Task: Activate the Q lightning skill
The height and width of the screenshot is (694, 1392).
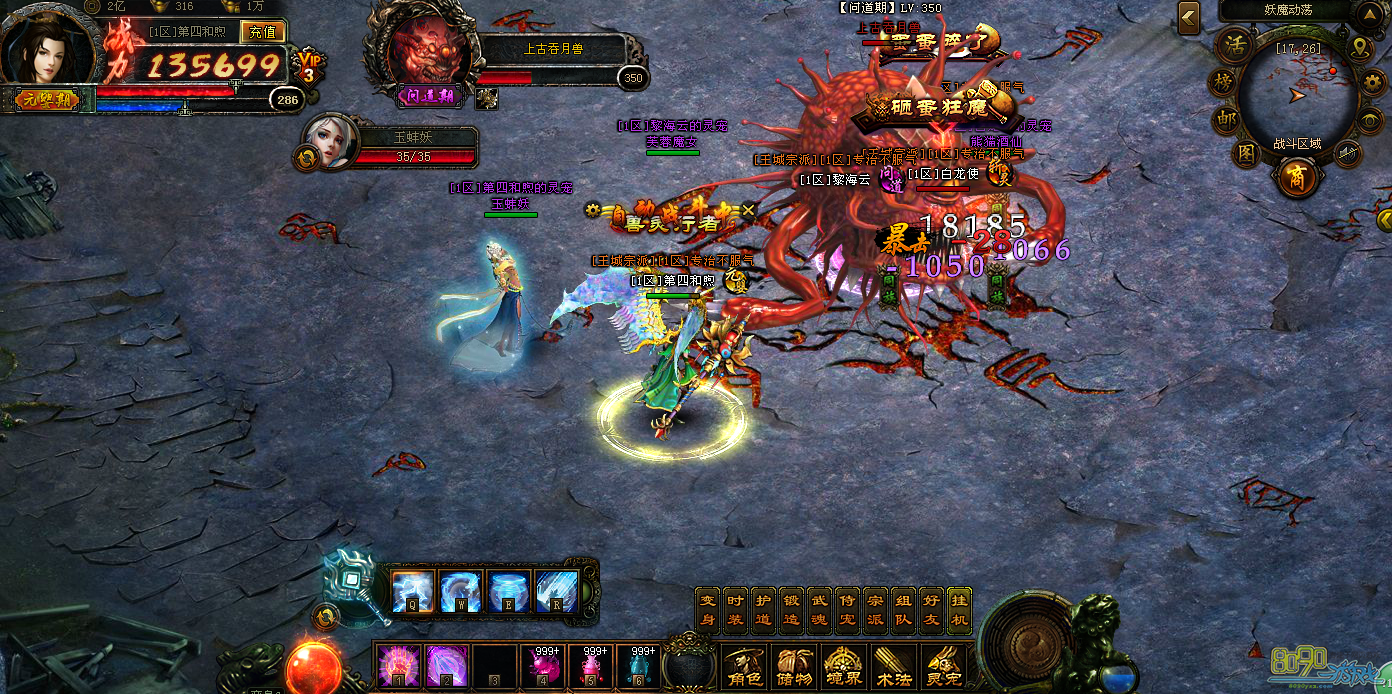Action: (x=412, y=591)
